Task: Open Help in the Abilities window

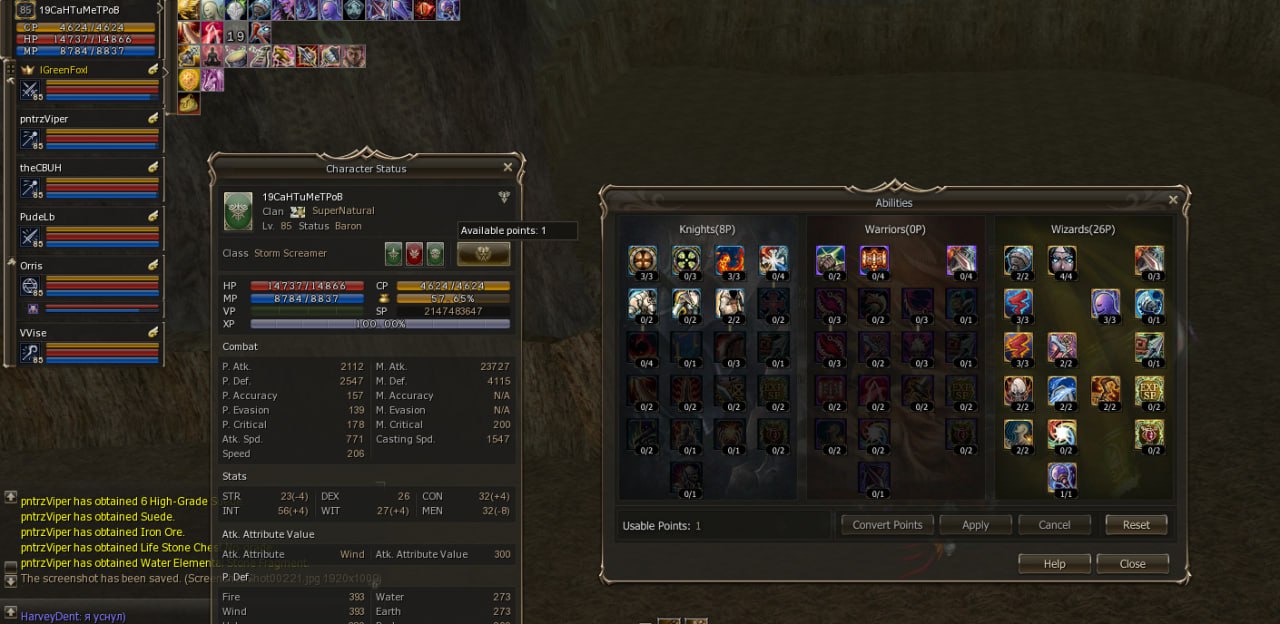Action: coord(1054,564)
